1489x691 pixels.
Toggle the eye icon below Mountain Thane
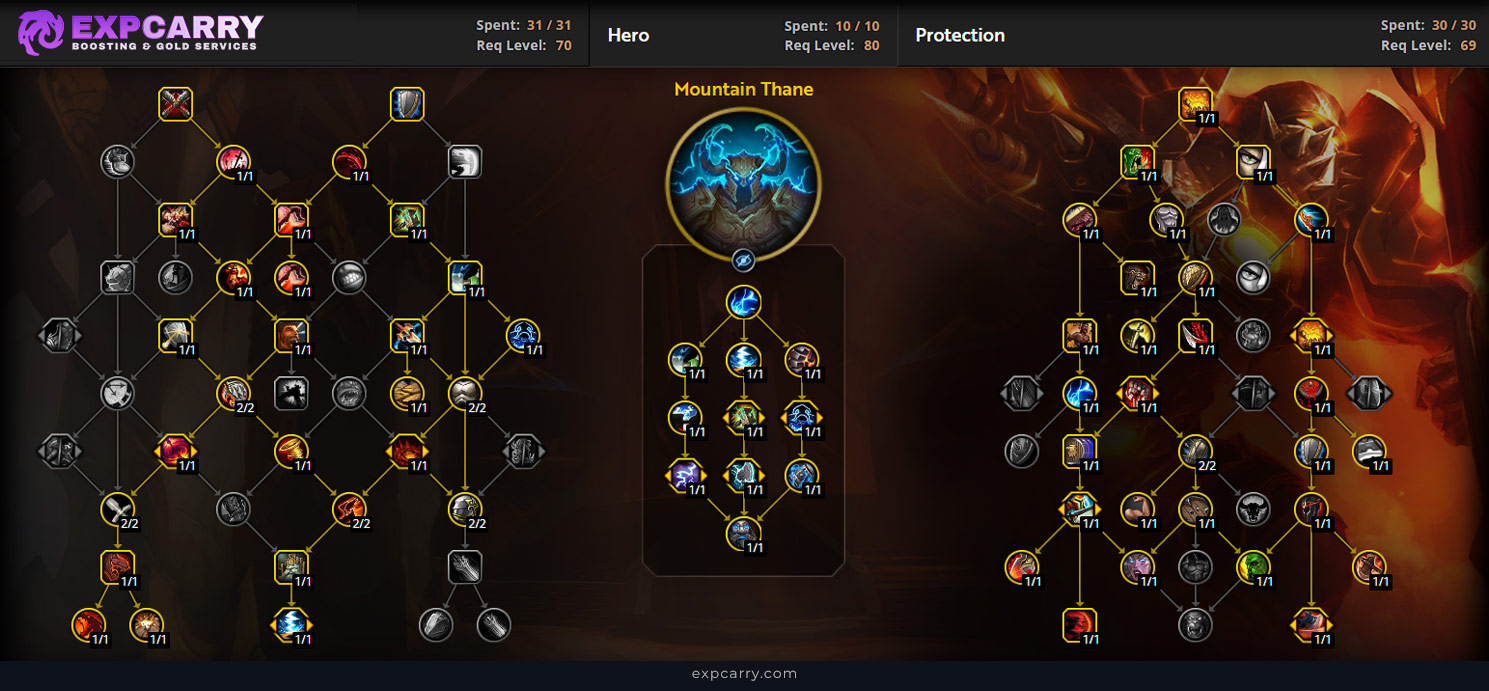(743, 260)
